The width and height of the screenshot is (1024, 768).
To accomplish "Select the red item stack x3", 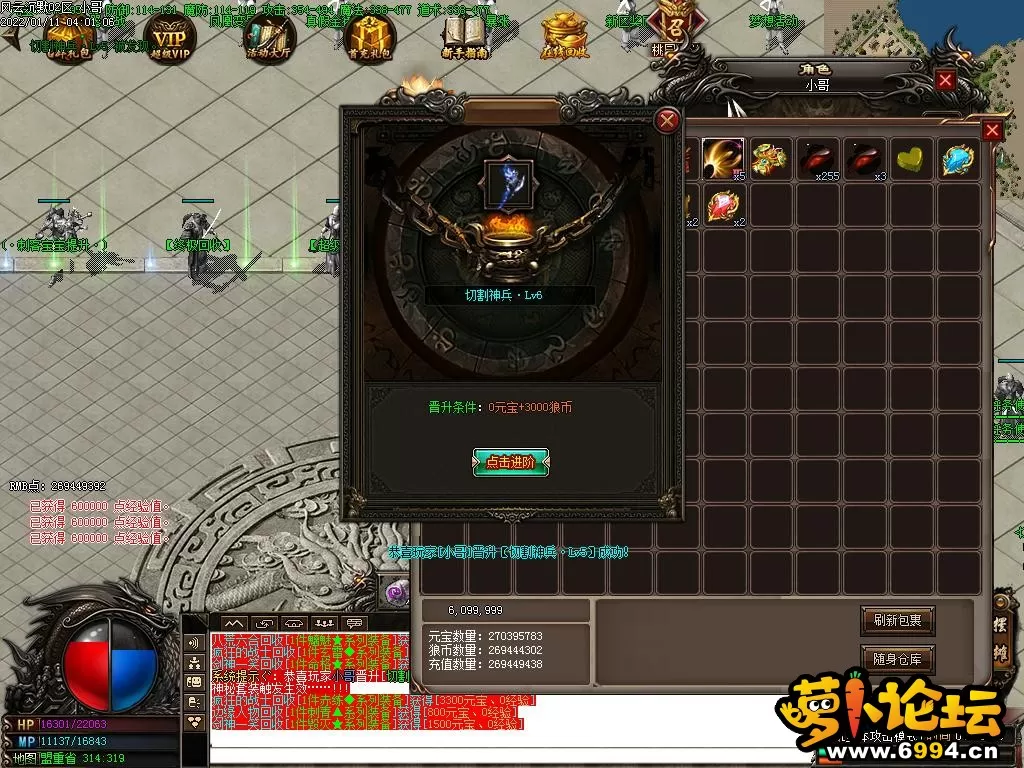I will pyautogui.click(x=864, y=159).
